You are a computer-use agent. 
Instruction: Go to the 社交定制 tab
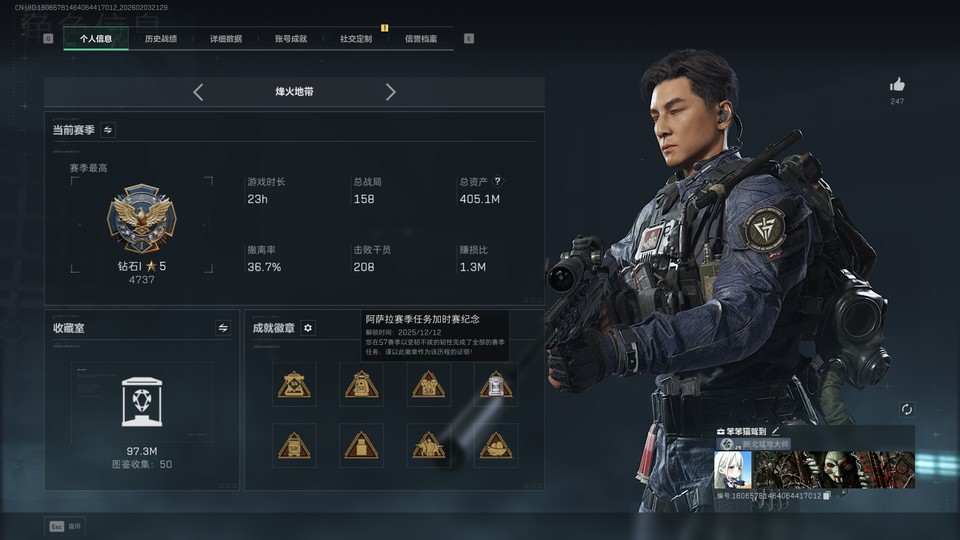point(356,39)
